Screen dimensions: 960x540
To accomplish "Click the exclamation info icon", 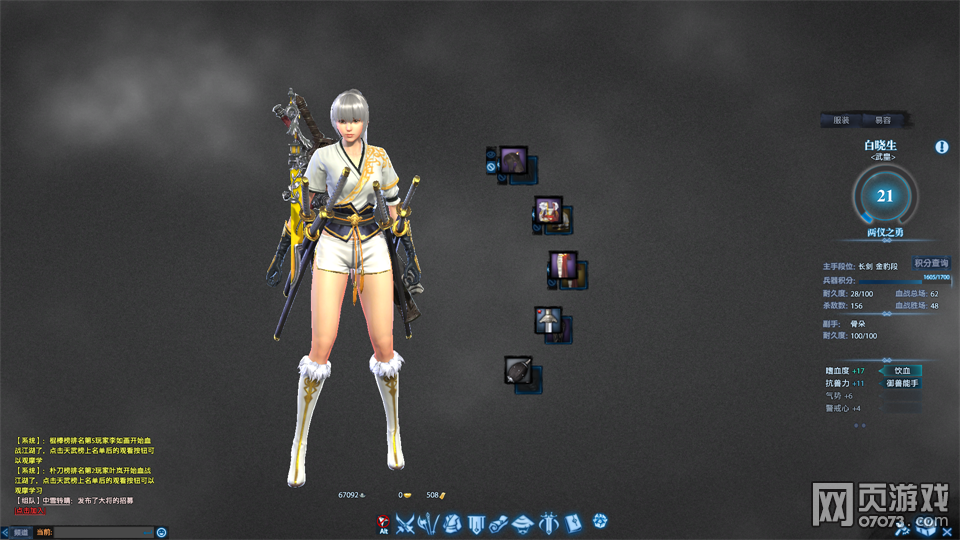I will [942, 147].
